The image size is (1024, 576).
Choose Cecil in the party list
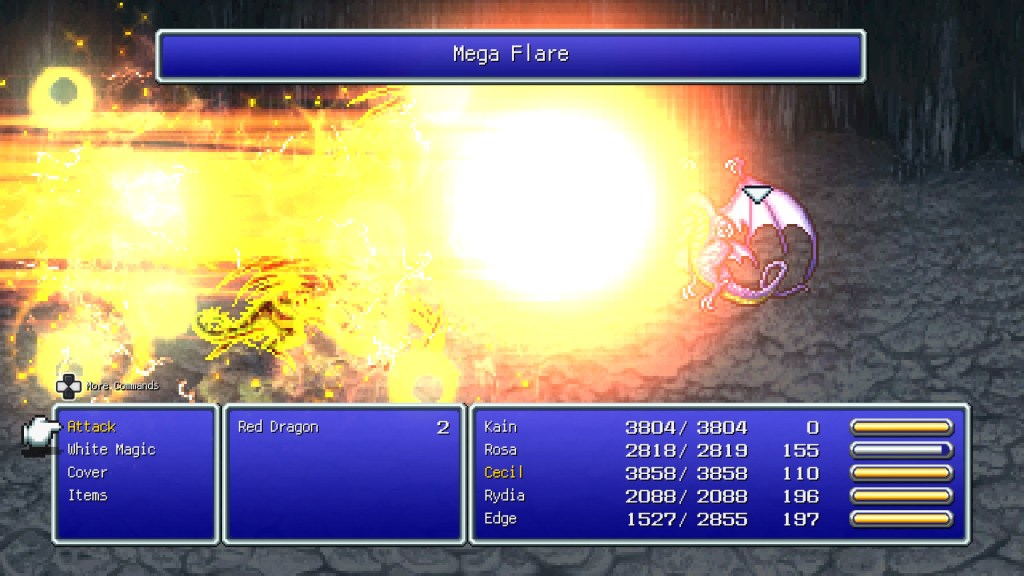(x=503, y=473)
